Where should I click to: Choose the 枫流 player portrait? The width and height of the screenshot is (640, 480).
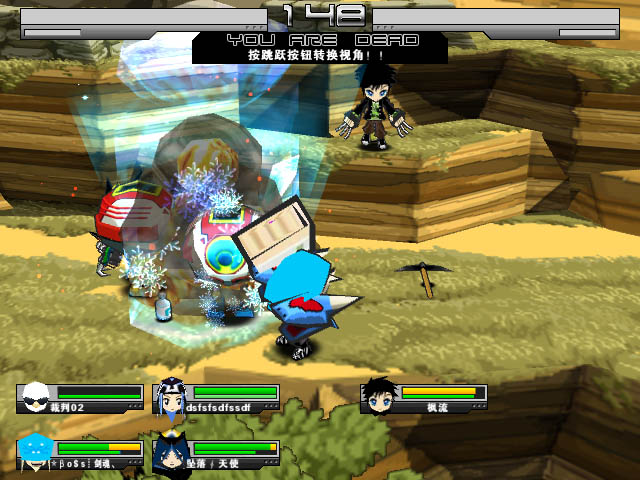coord(377,394)
